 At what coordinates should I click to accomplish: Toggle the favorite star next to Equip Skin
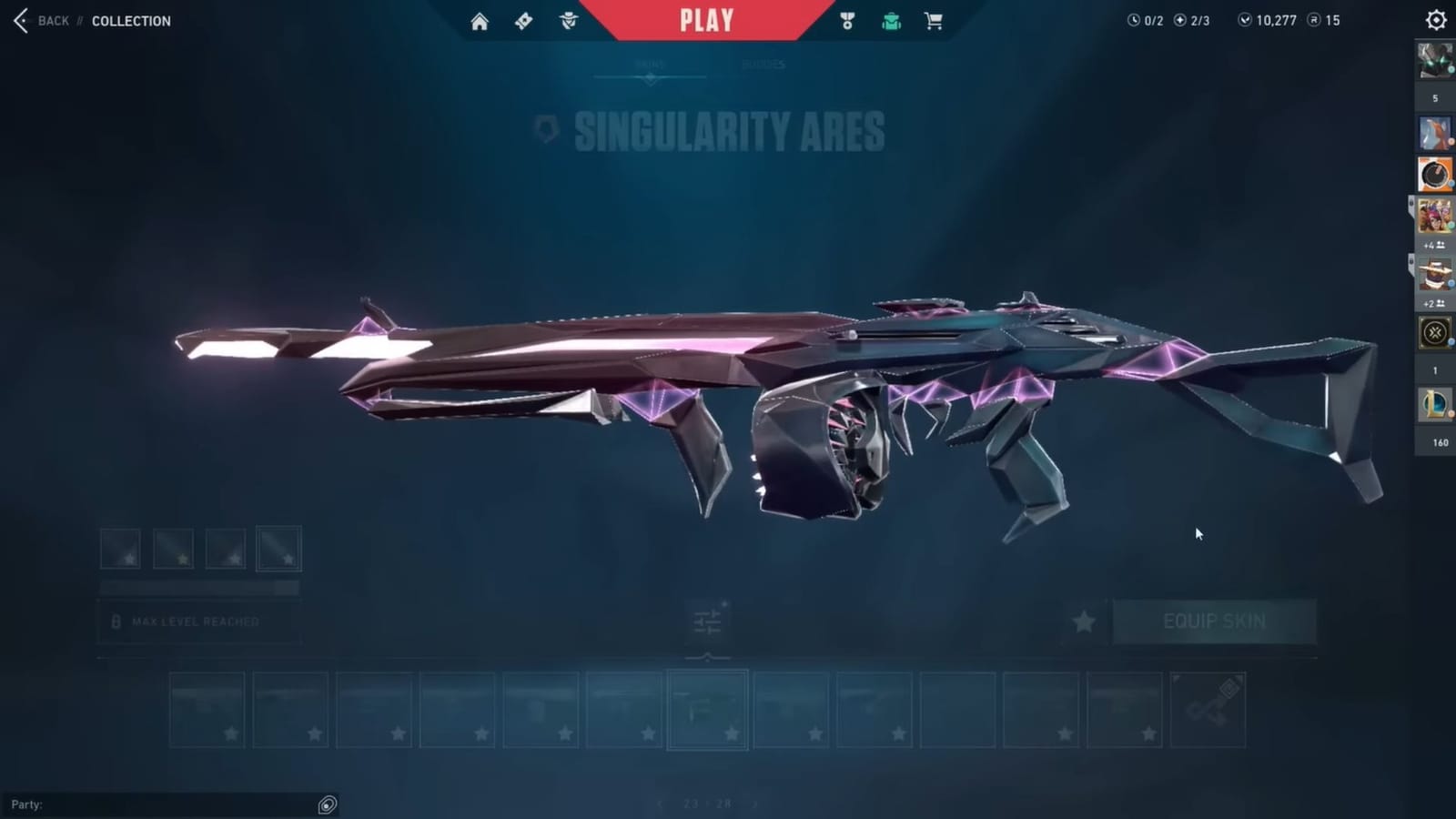click(x=1083, y=622)
